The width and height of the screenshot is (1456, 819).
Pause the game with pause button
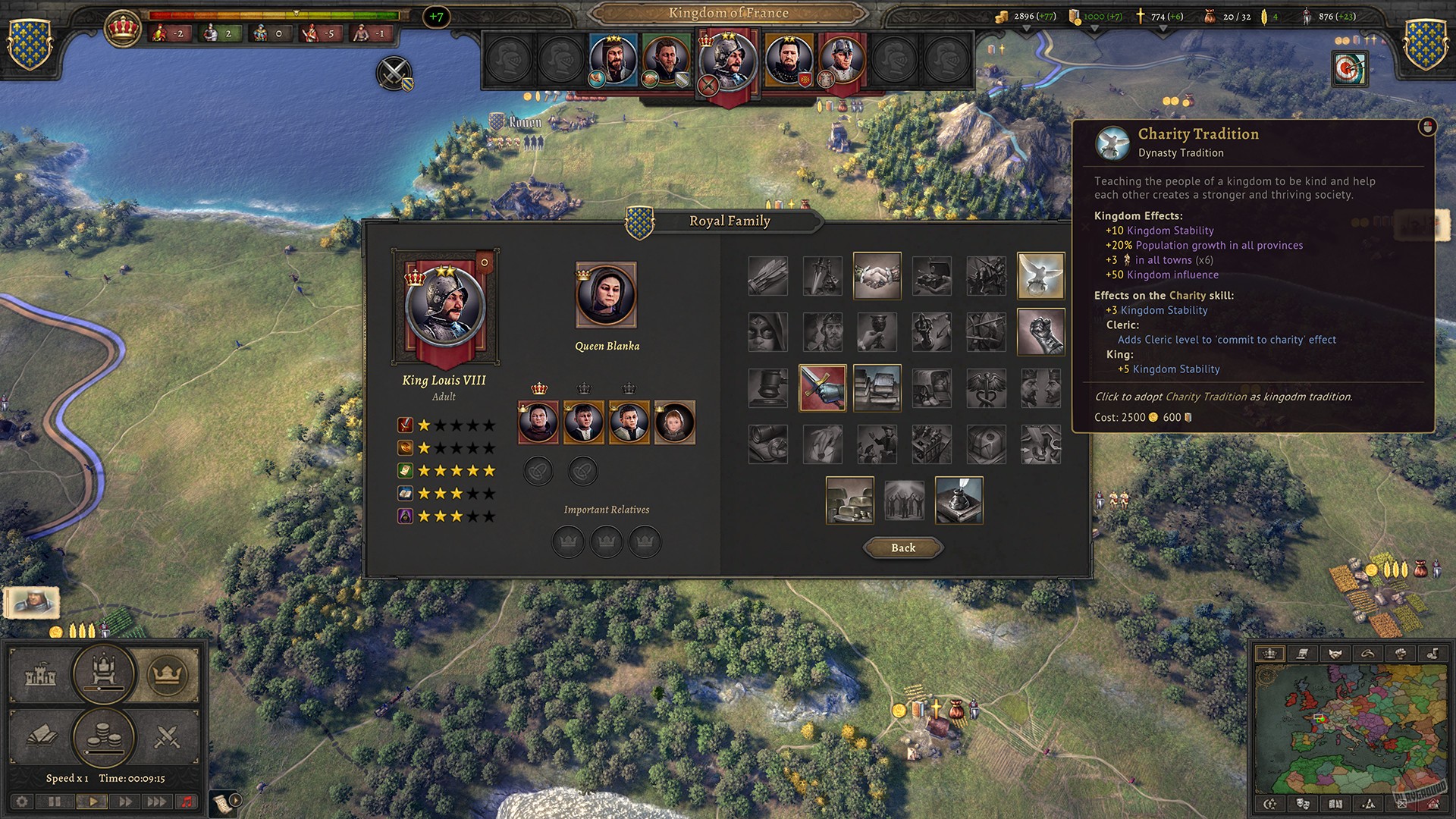(x=55, y=802)
